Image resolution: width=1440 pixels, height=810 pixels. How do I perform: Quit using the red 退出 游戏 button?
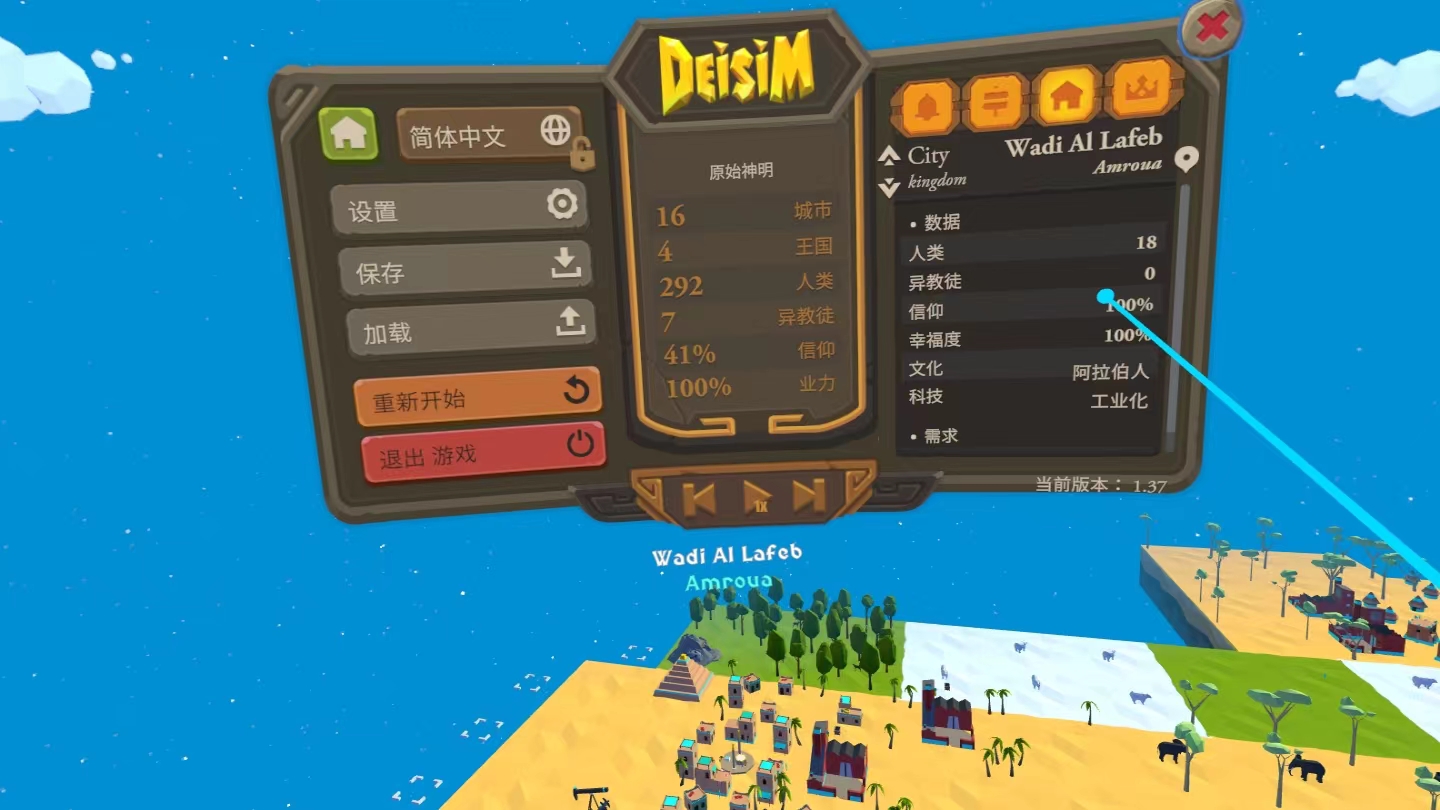click(483, 454)
